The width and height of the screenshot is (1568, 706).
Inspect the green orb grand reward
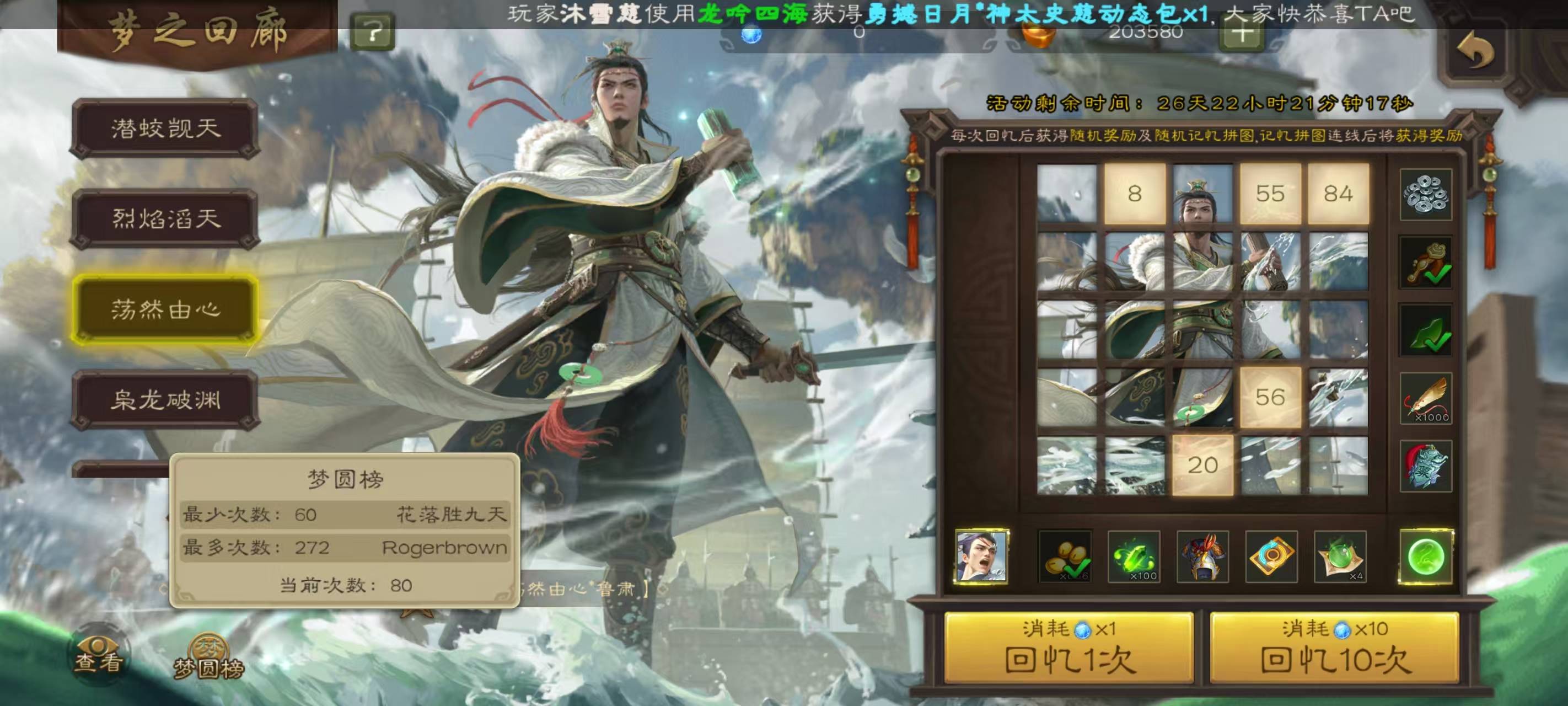[x=1426, y=557]
